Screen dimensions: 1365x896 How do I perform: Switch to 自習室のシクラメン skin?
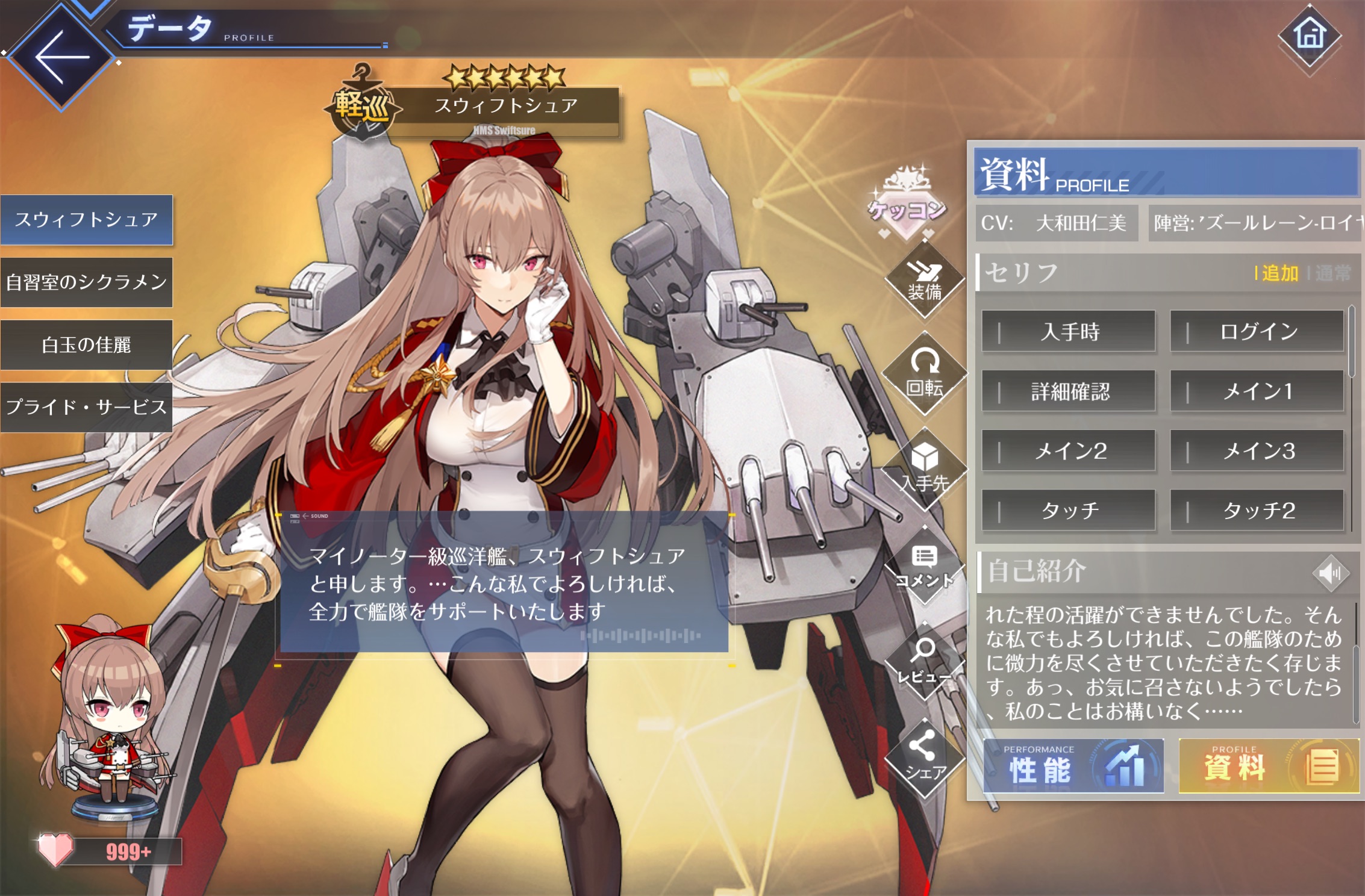coord(86,282)
